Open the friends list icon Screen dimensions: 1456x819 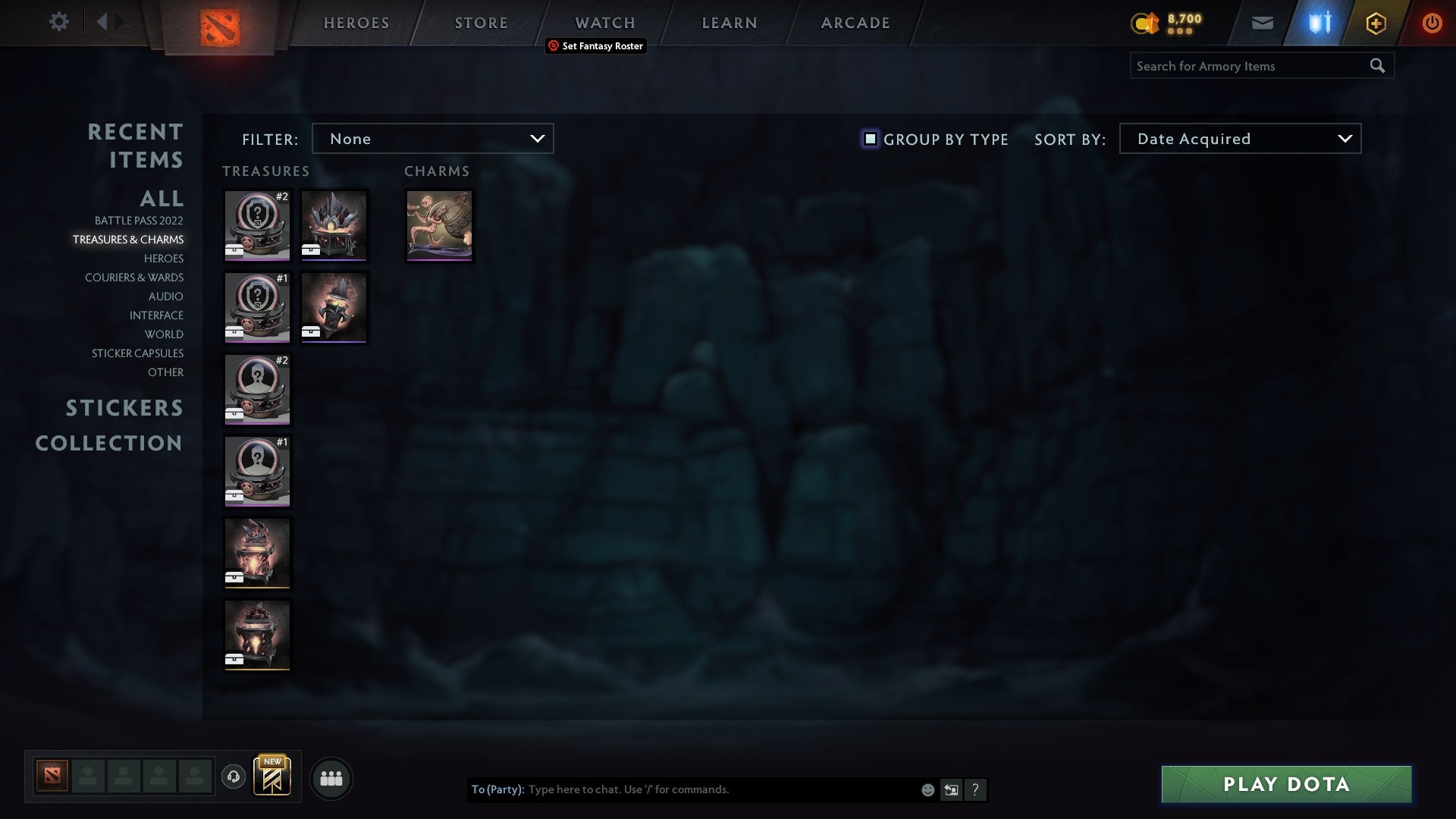click(x=331, y=777)
